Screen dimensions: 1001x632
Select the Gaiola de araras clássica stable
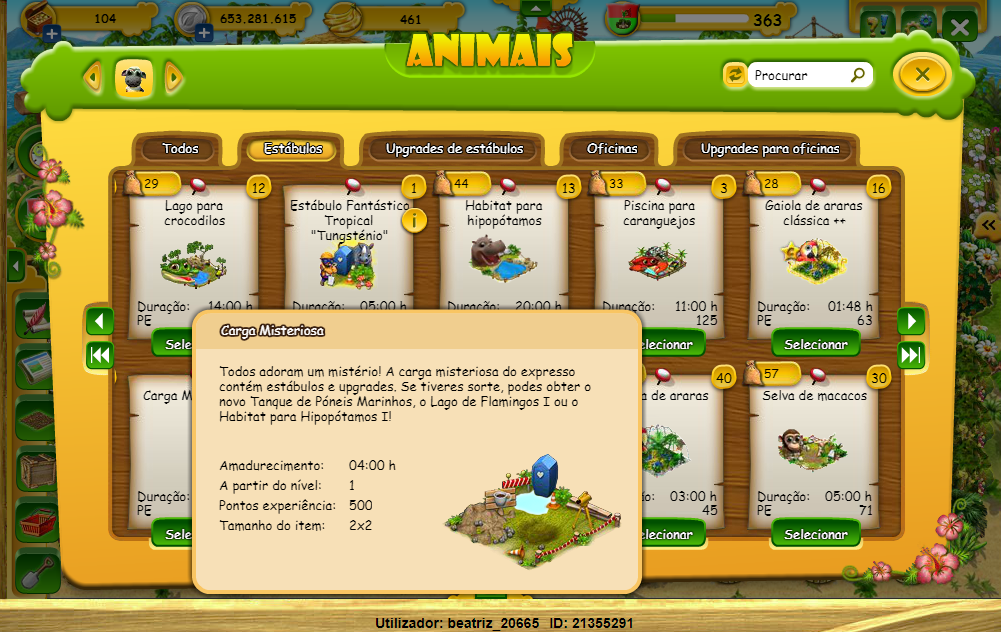click(x=816, y=344)
